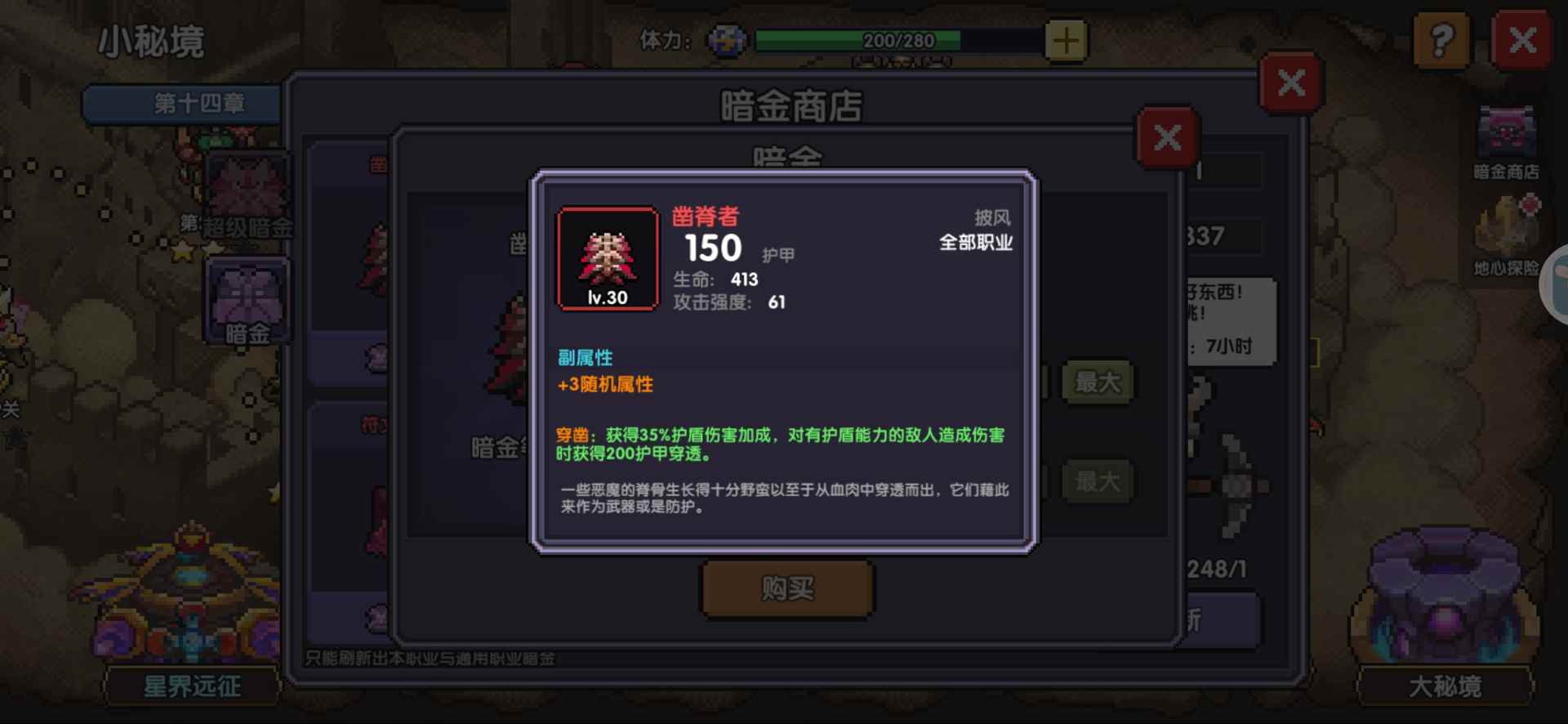View the lv.30 凿脊者 item thumbnail

point(606,257)
